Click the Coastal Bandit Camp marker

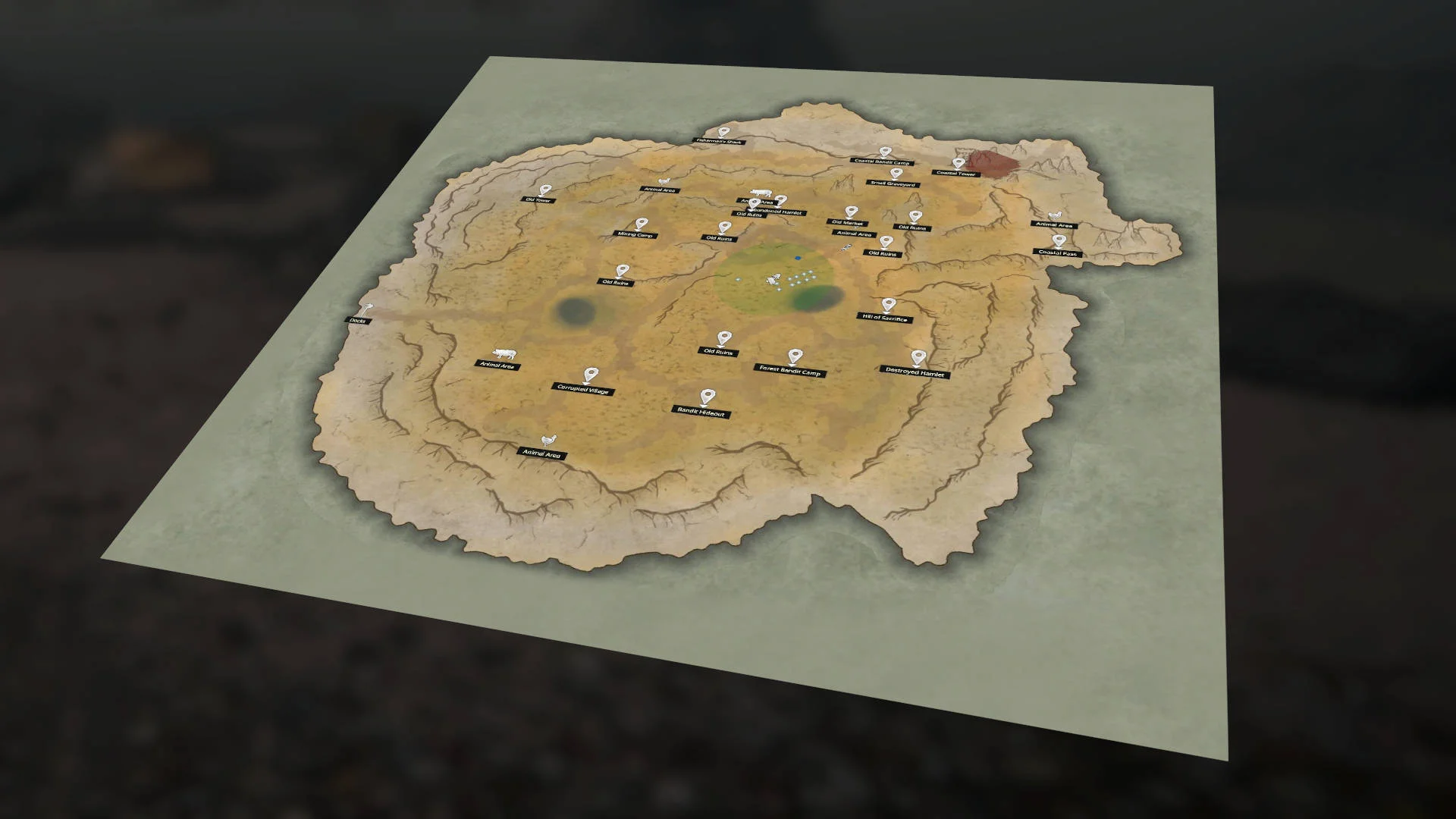click(884, 153)
